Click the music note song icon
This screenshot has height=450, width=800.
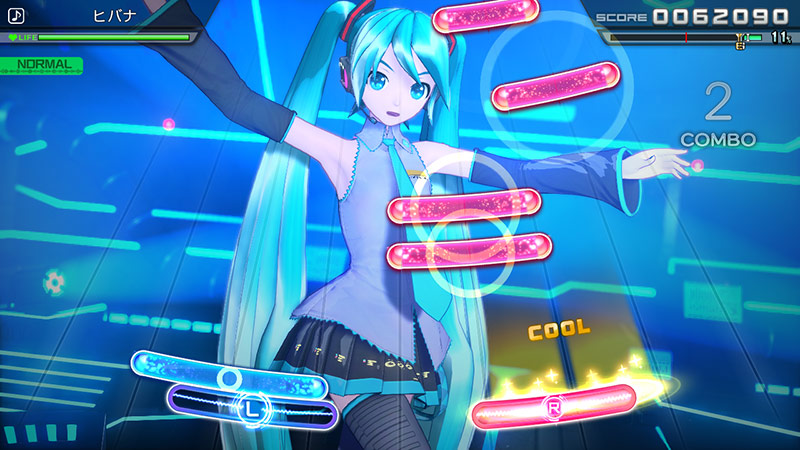[15, 16]
